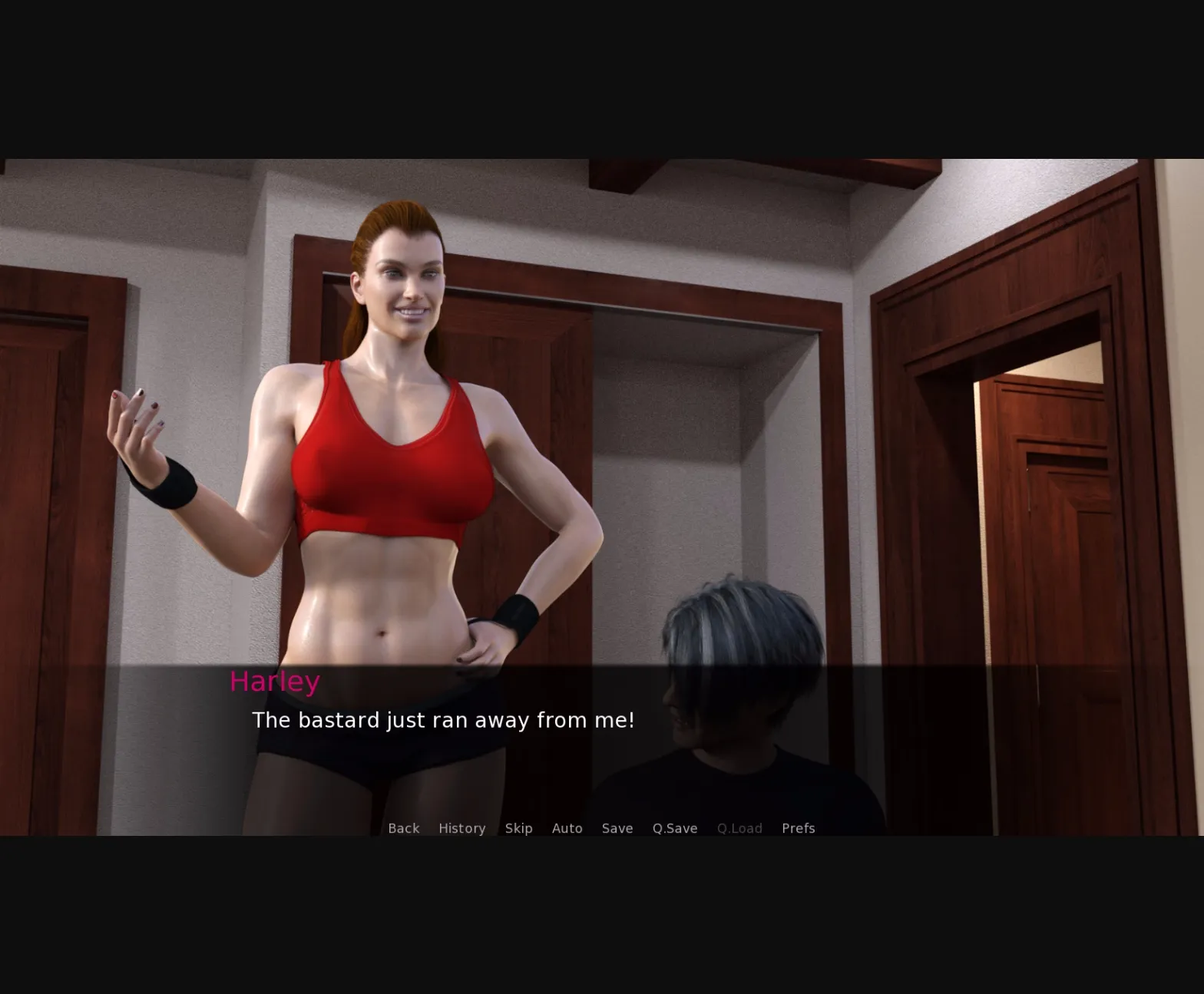This screenshot has width=1204, height=994.
Task: Click the dialogue box to advance text
Action: pyautogui.click(x=537, y=737)
